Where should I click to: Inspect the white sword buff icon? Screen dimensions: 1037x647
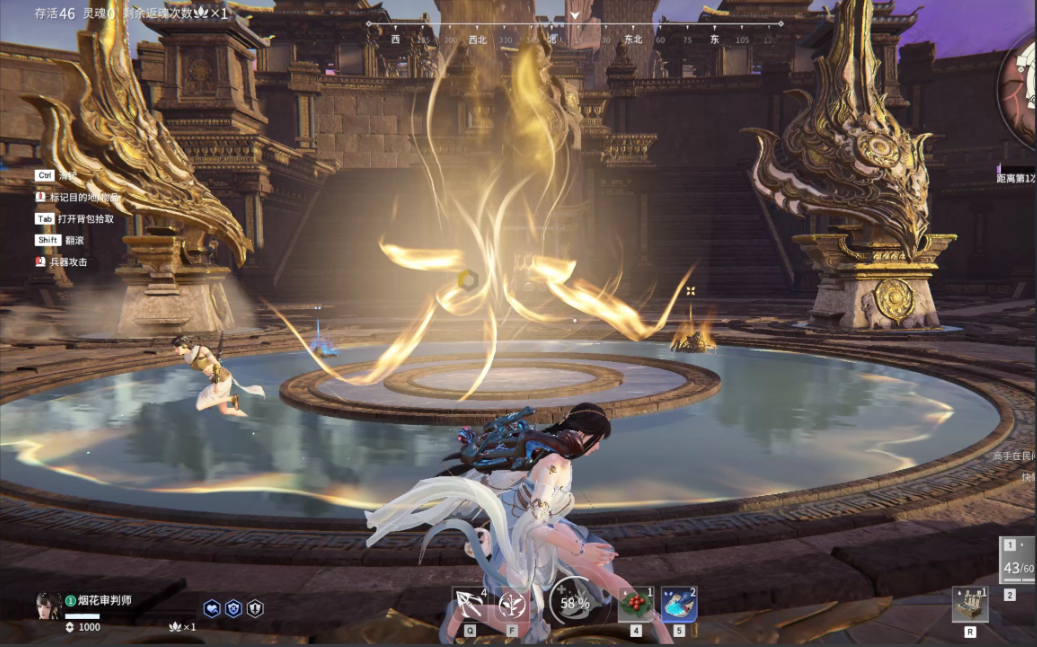click(255, 608)
